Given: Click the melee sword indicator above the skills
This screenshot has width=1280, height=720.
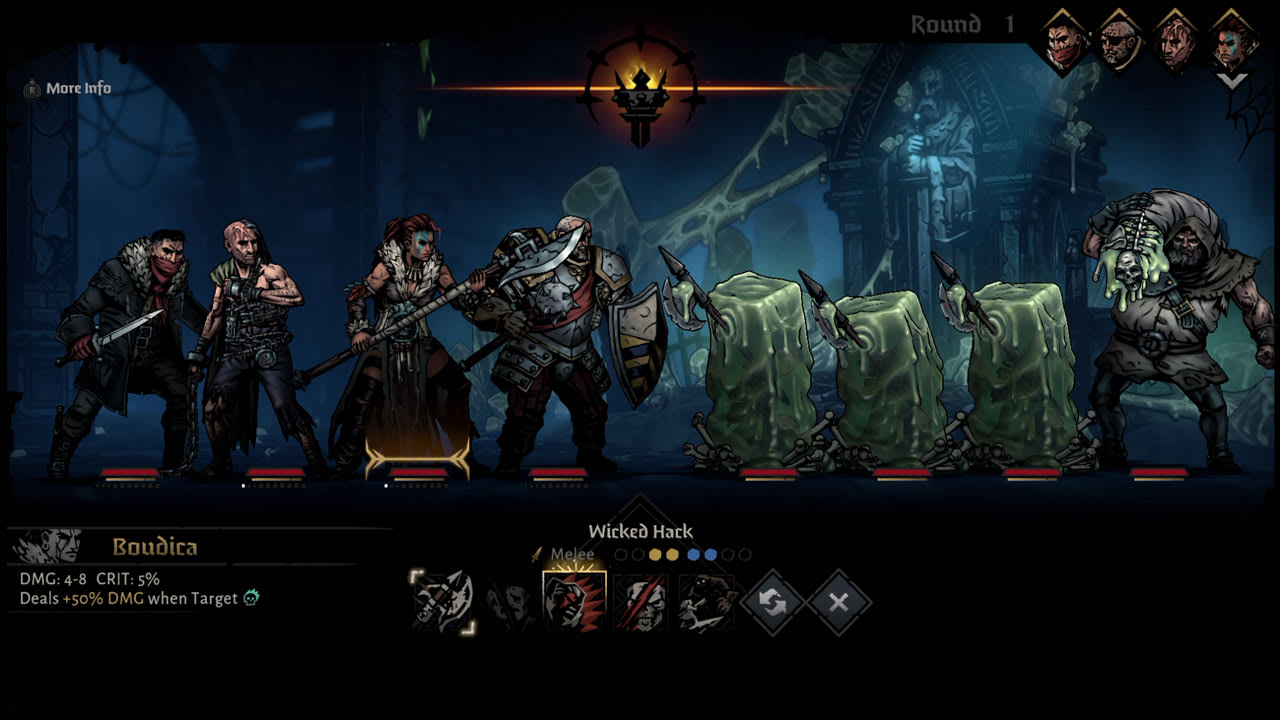Looking at the screenshot, I should coord(537,552).
